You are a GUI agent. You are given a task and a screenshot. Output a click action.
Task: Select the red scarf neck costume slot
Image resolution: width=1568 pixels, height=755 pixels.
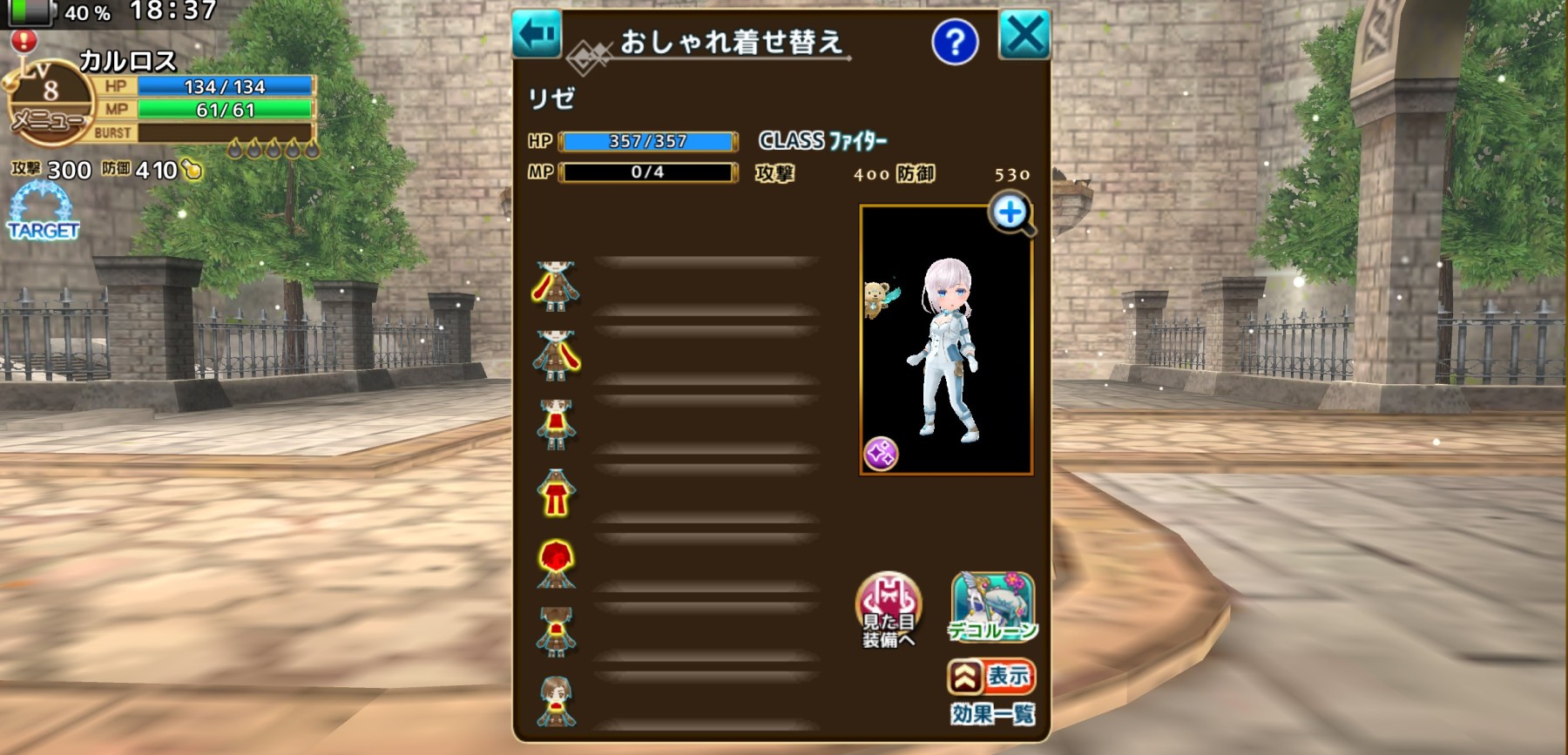[x=556, y=702]
